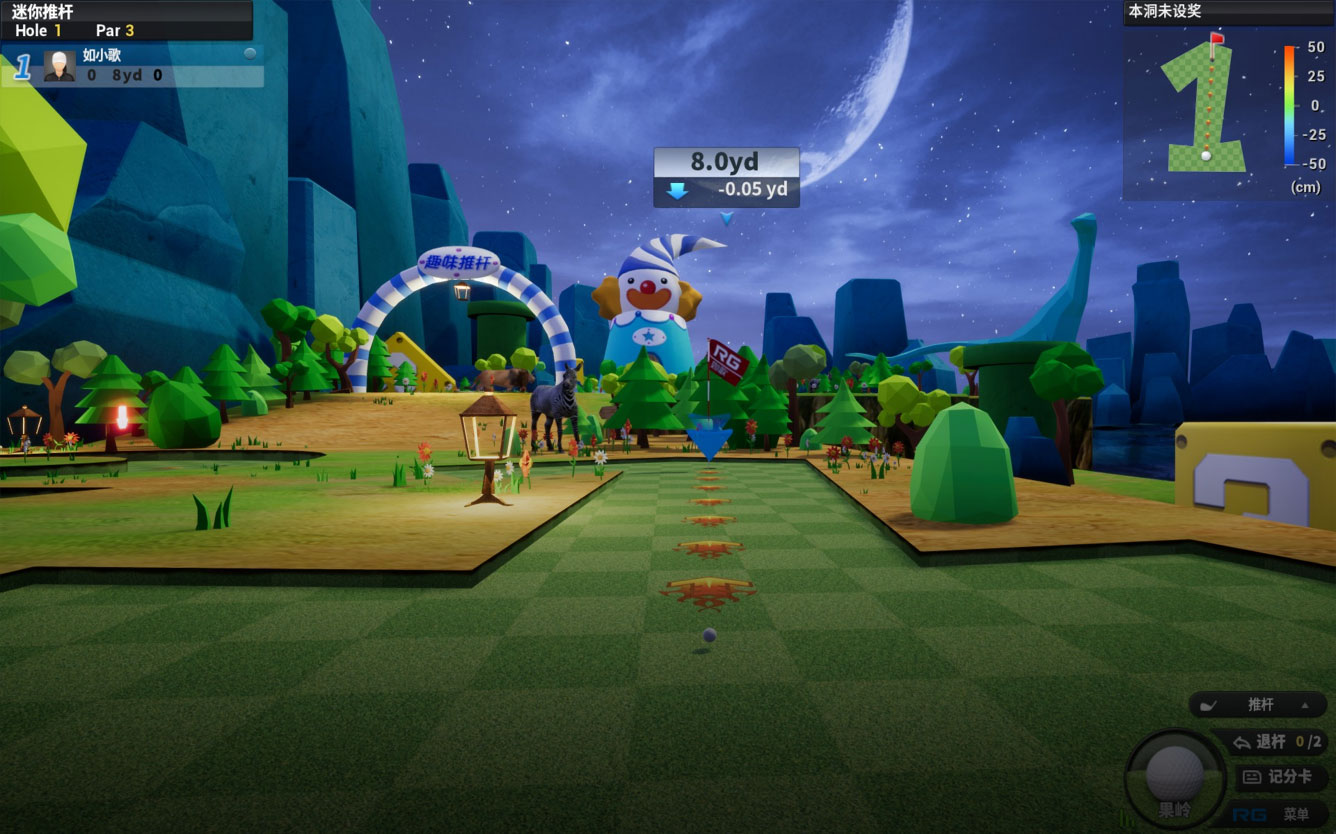Open the 推杆 club selector
Image resolution: width=1336 pixels, height=834 pixels.
[x=1258, y=705]
